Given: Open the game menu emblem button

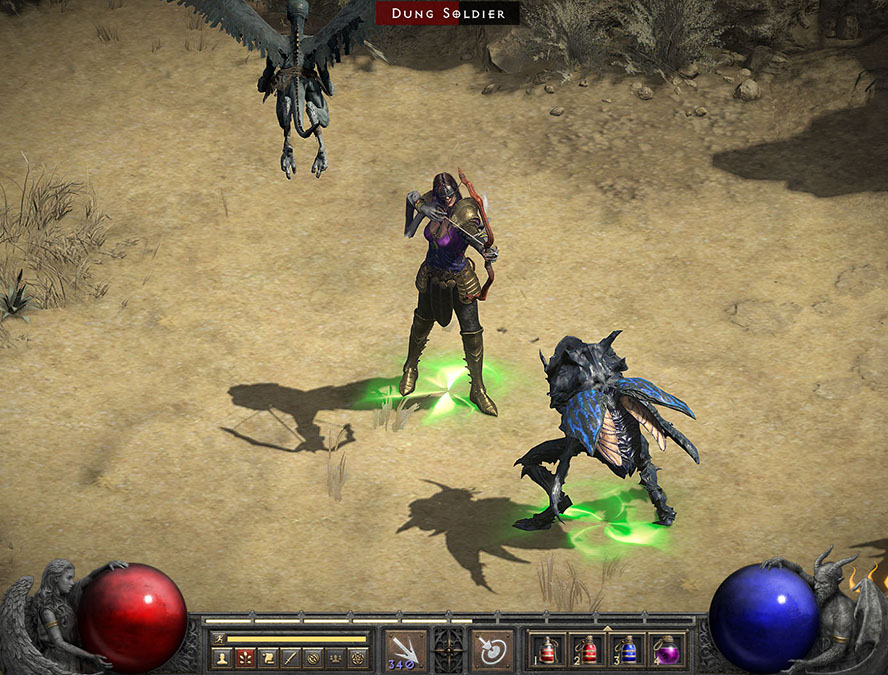Looking at the screenshot, I should point(359,658).
